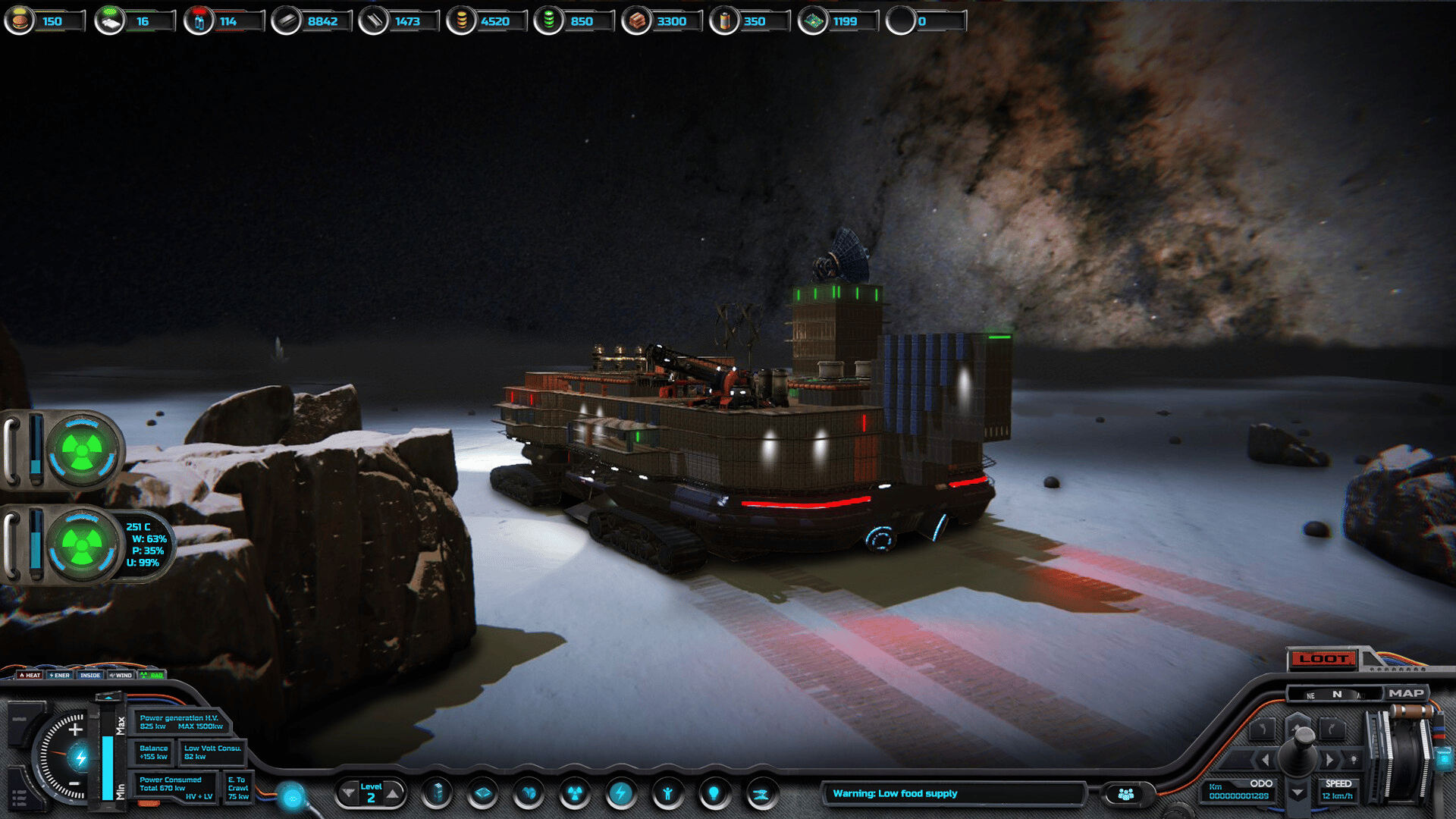The height and width of the screenshot is (819, 1456).
Task: Open the person figure build category
Action: point(667,794)
